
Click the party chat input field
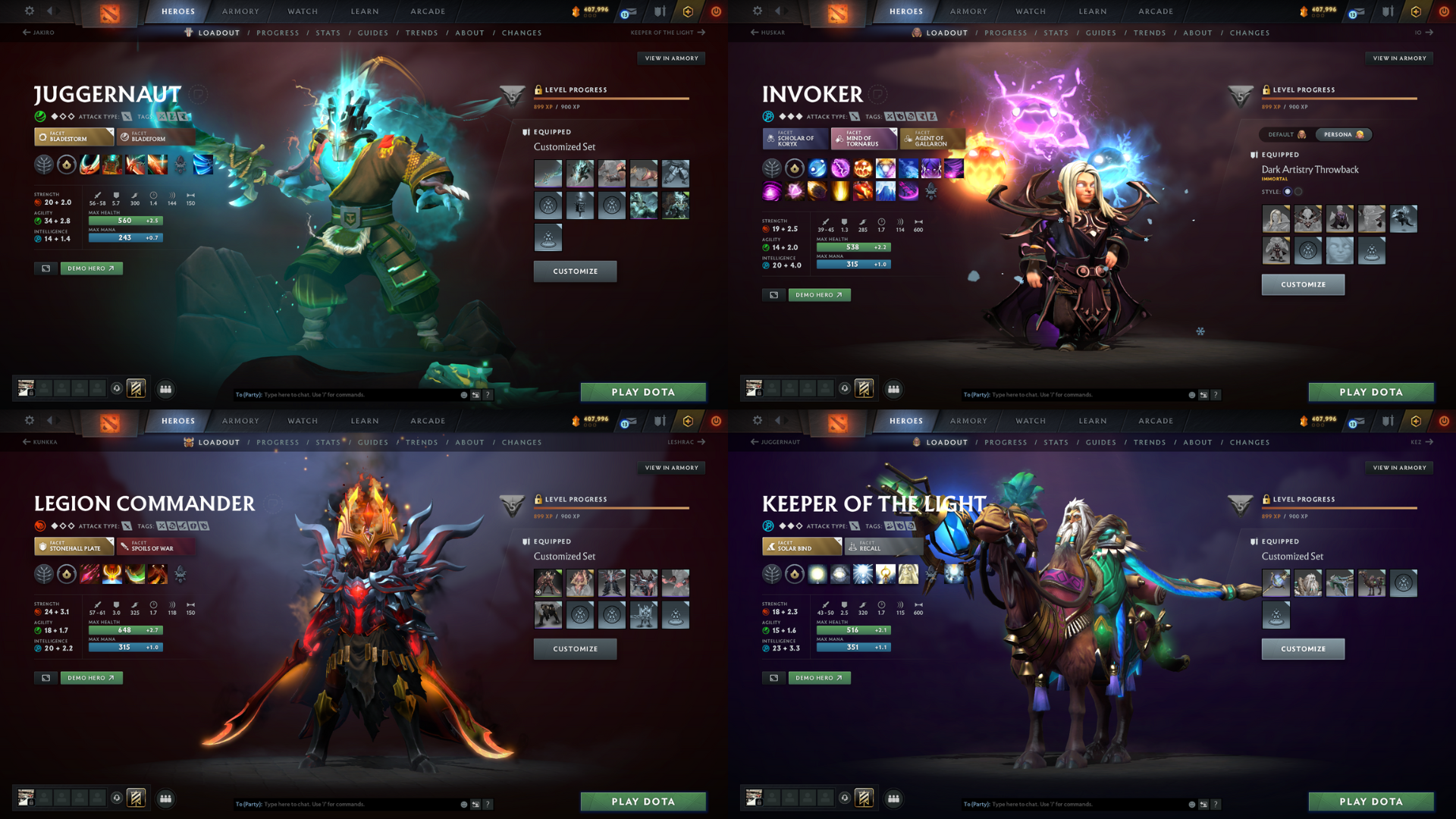(341, 394)
